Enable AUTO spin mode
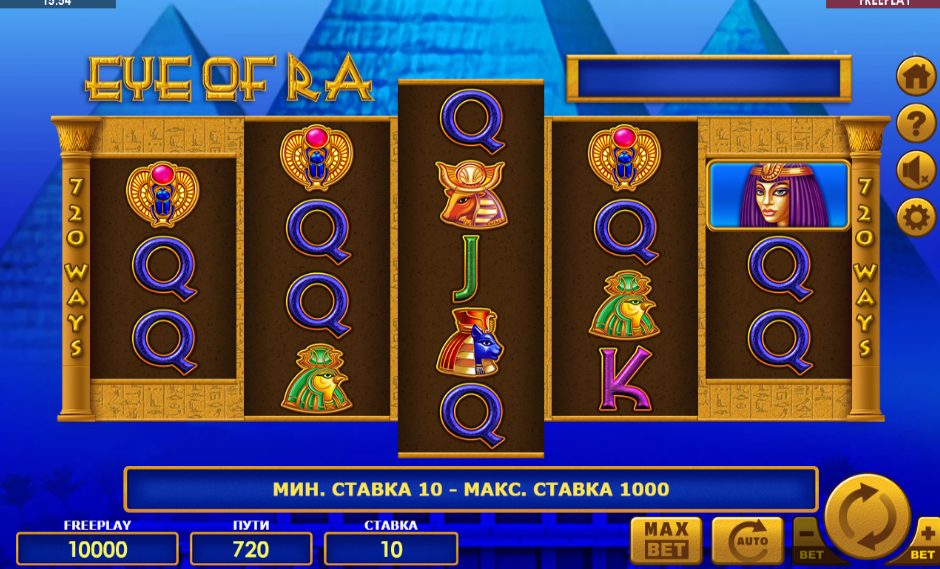Image resolution: width=940 pixels, height=569 pixels. pos(747,541)
